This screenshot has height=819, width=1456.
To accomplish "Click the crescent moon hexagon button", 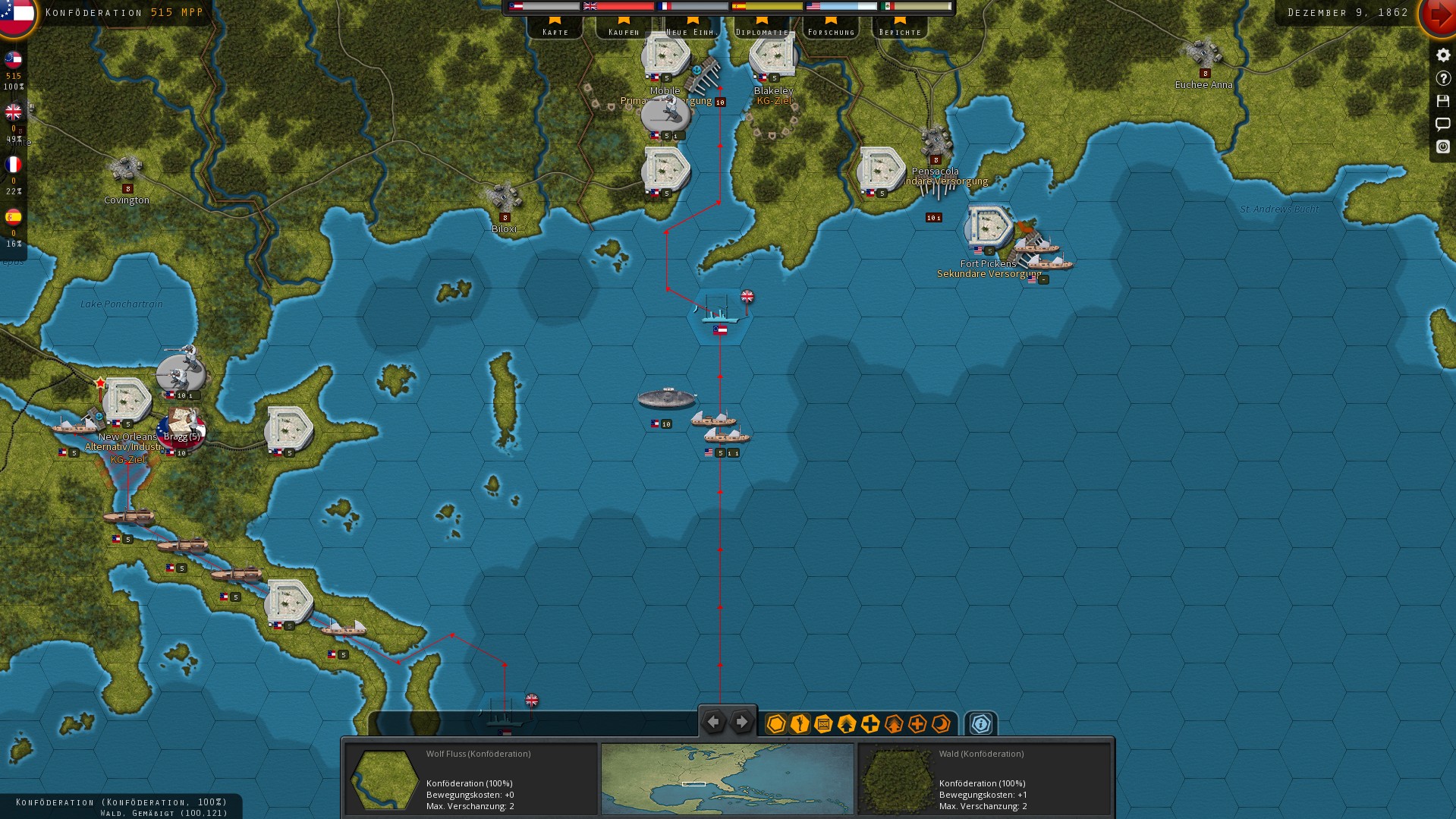I will tap(941, 724).
